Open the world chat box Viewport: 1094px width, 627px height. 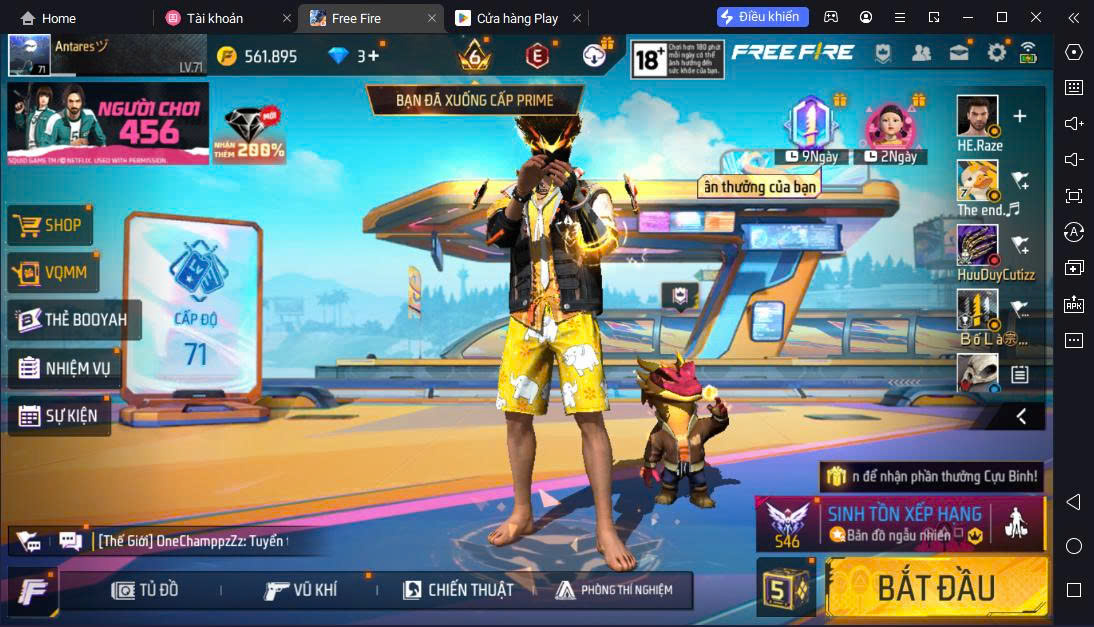pyautogui.click(x=190, y=541)
